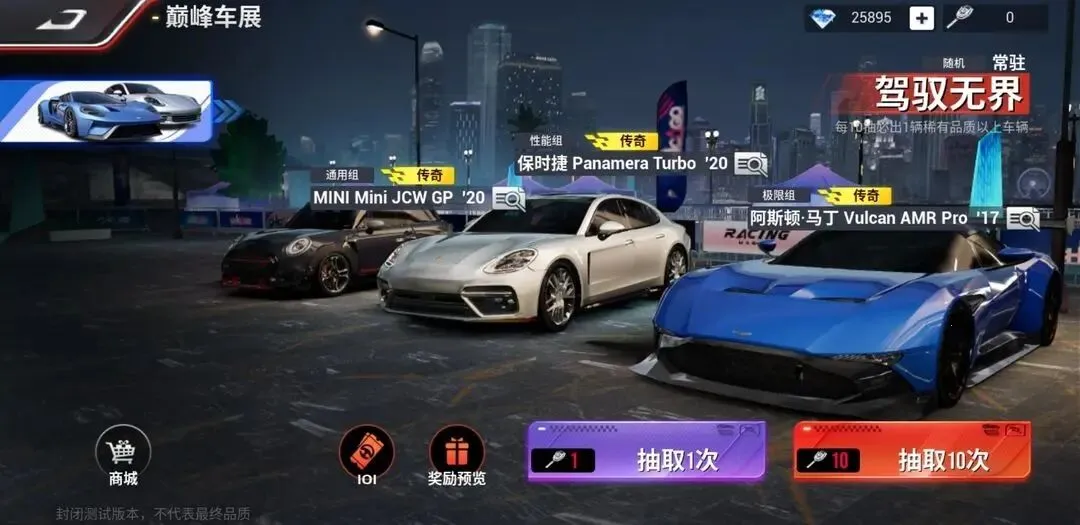1080x525 pixels.
Task: Switch to the 常驻 tab
Action: tap(1008, 62)
